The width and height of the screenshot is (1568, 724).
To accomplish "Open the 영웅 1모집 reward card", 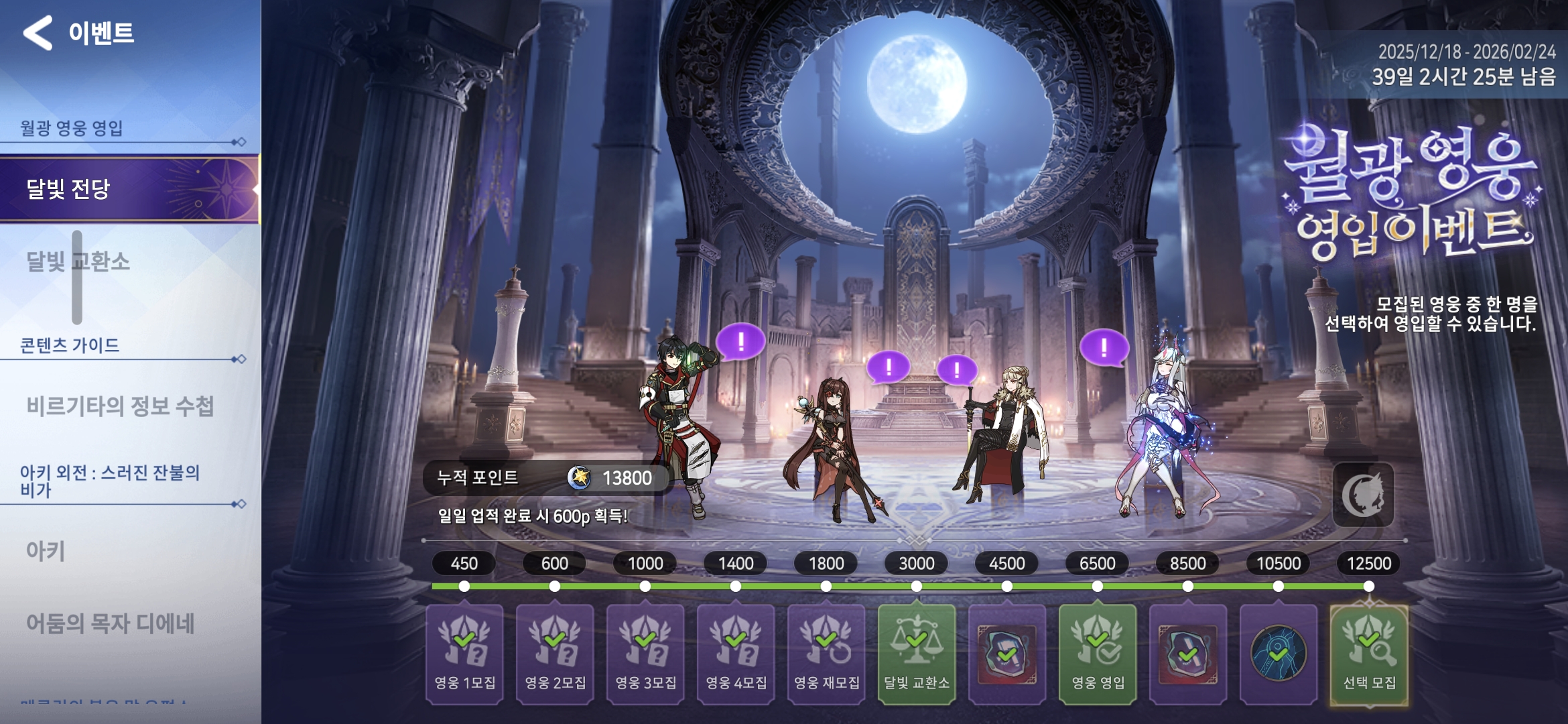I will 464,654.
